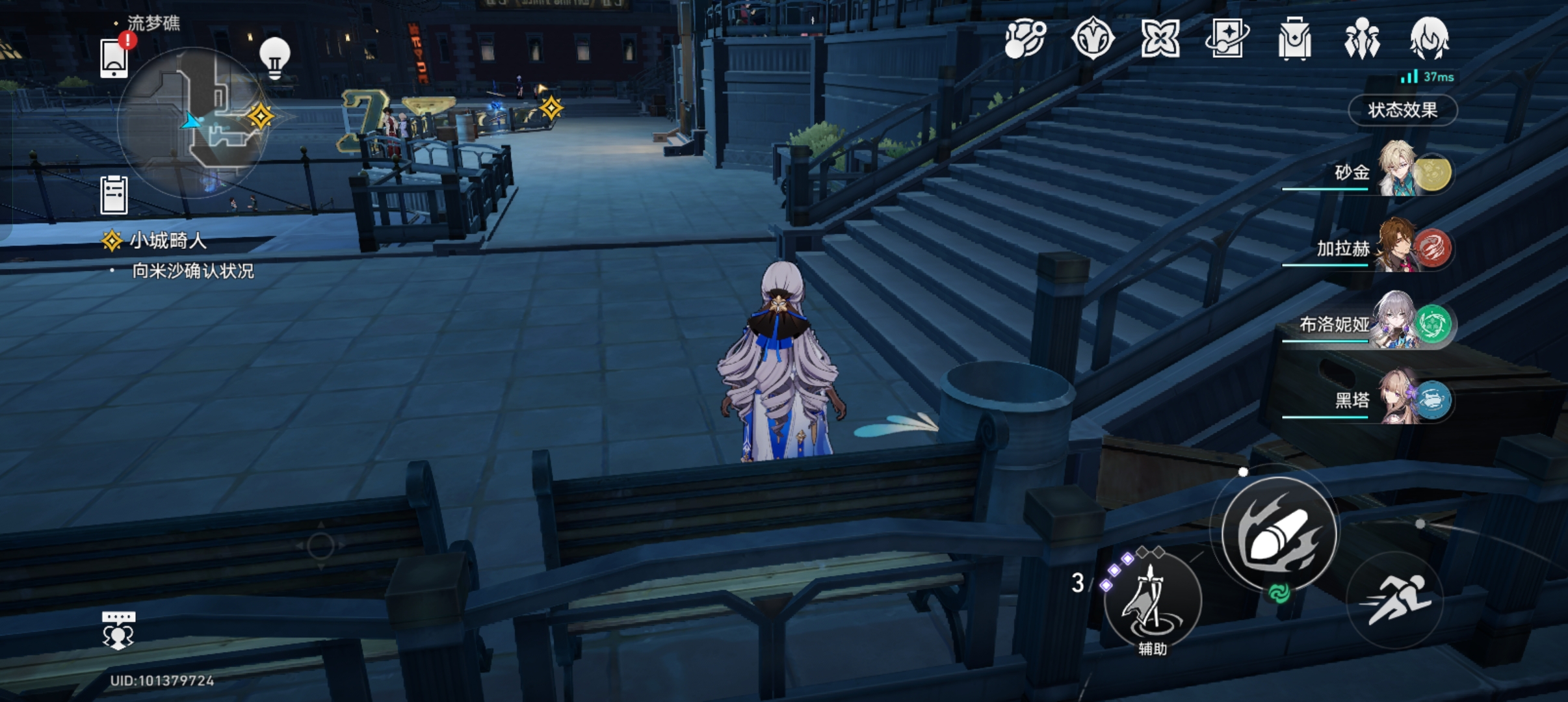Open the round compass emblem icon

pyautogui.click(x=1093, y=39)
